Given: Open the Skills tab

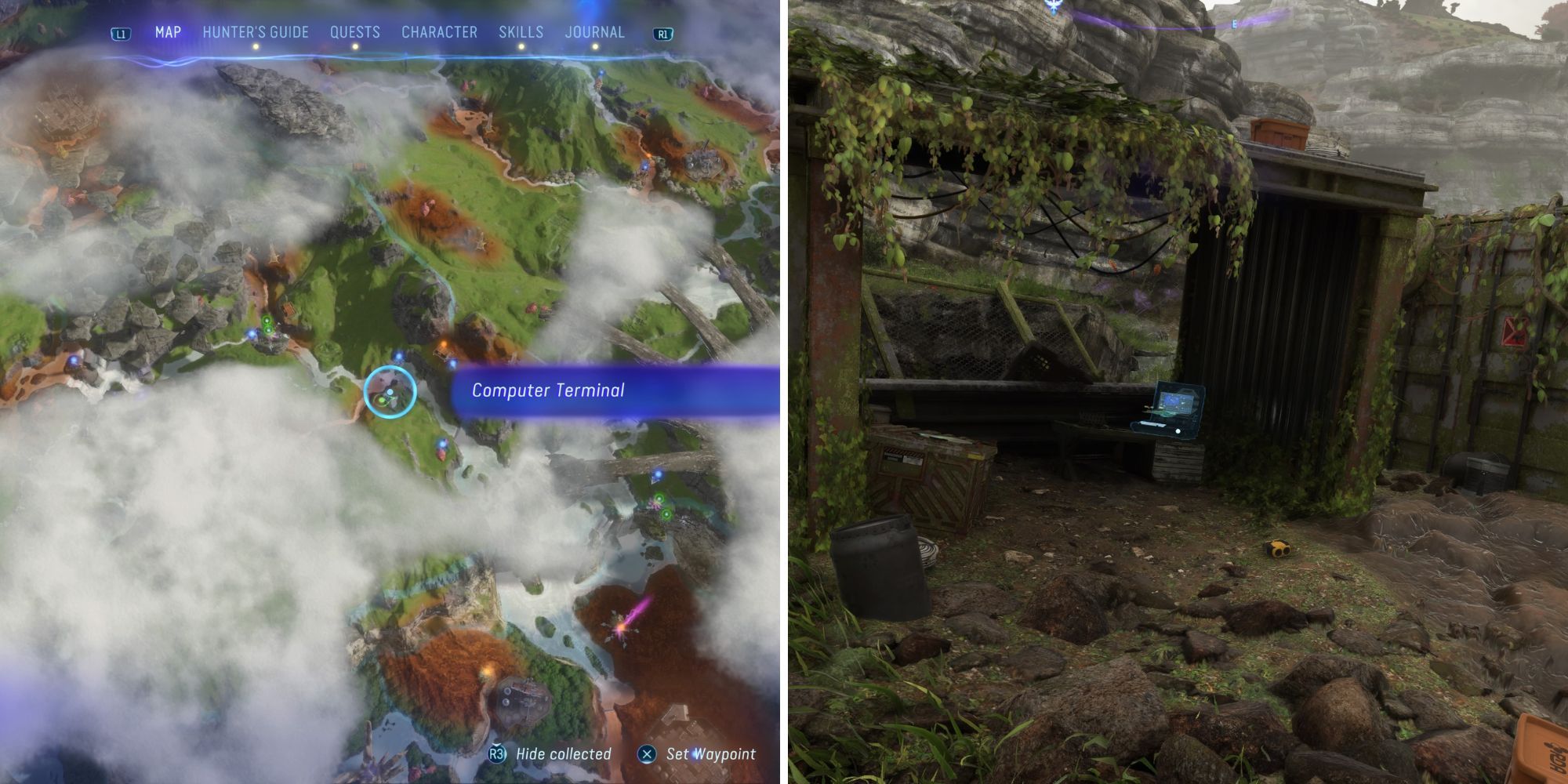Looking at the screenshot, I should [x=520, y=32].
